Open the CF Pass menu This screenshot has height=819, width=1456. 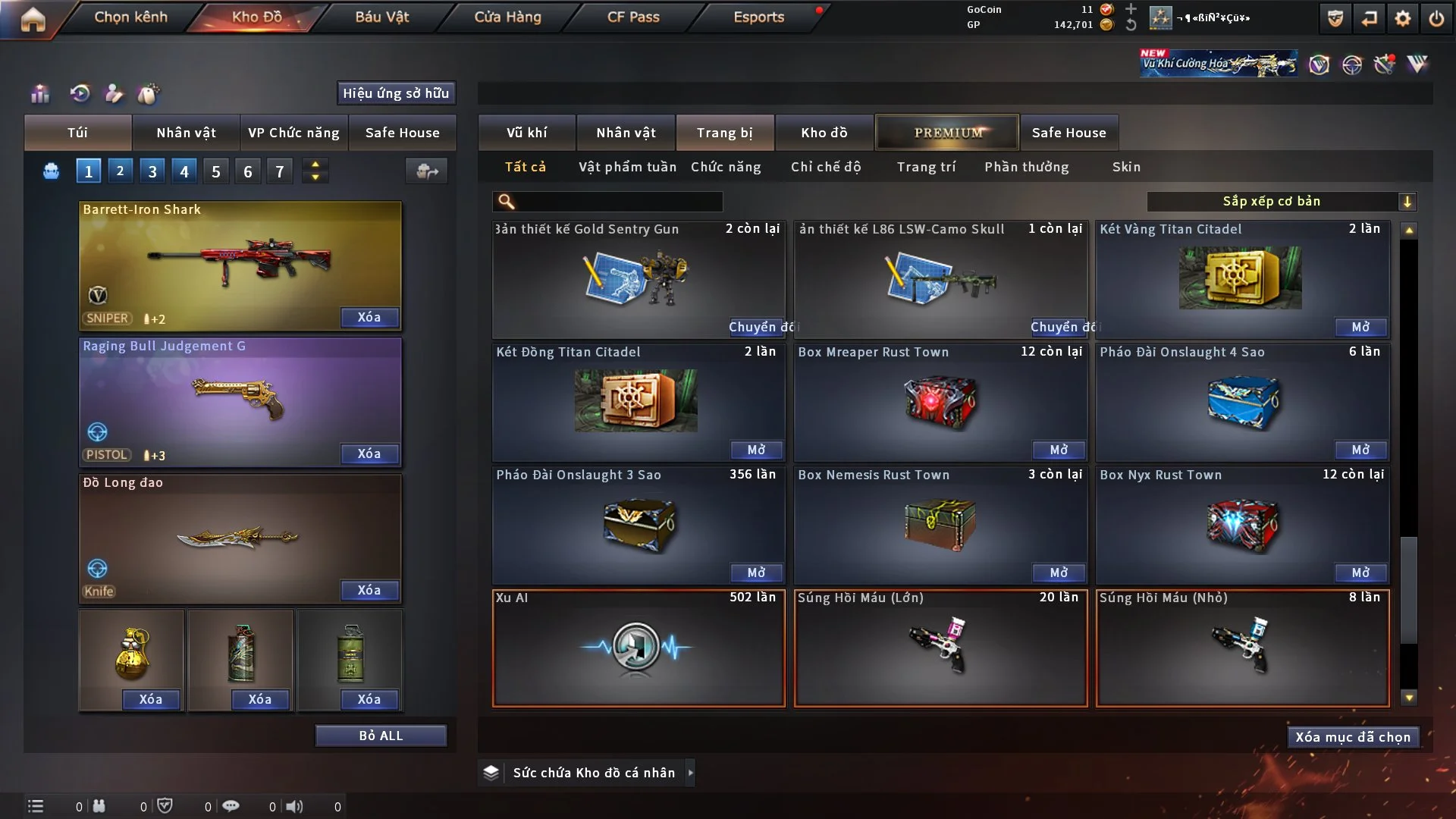(633, 17)
